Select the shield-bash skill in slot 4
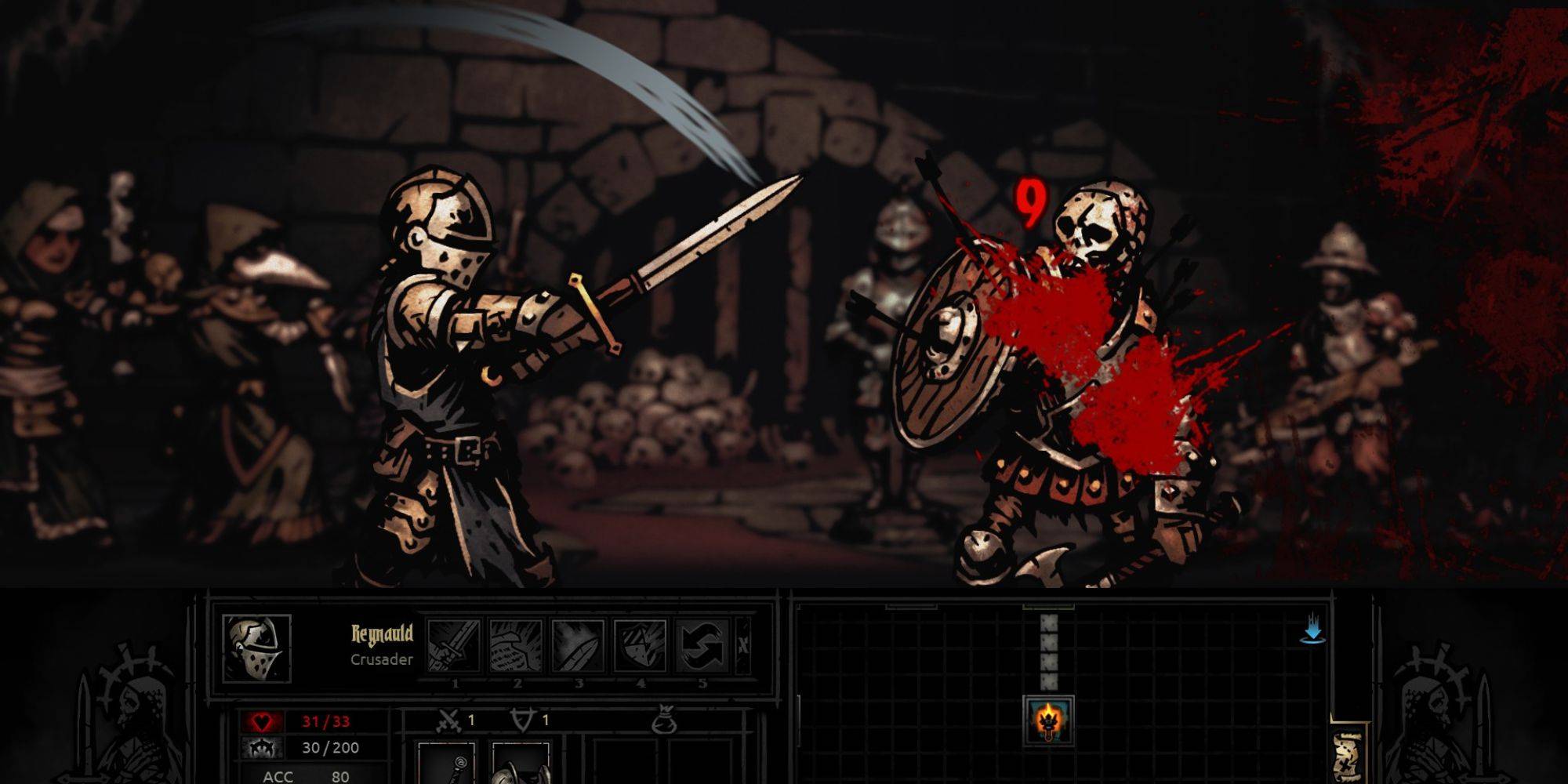 point(643,645)
